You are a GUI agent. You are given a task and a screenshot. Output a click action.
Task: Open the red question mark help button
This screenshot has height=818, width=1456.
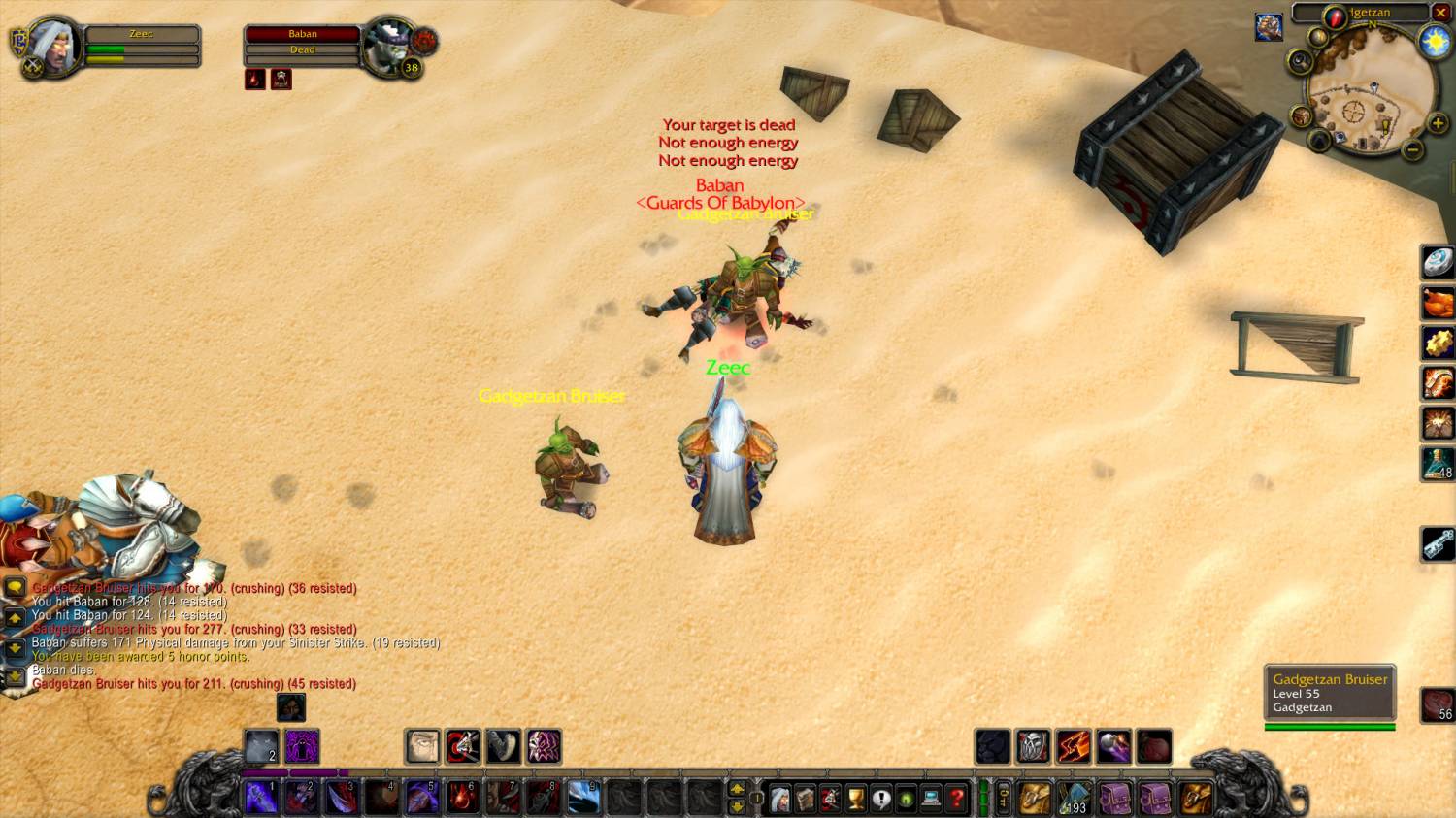956,799
